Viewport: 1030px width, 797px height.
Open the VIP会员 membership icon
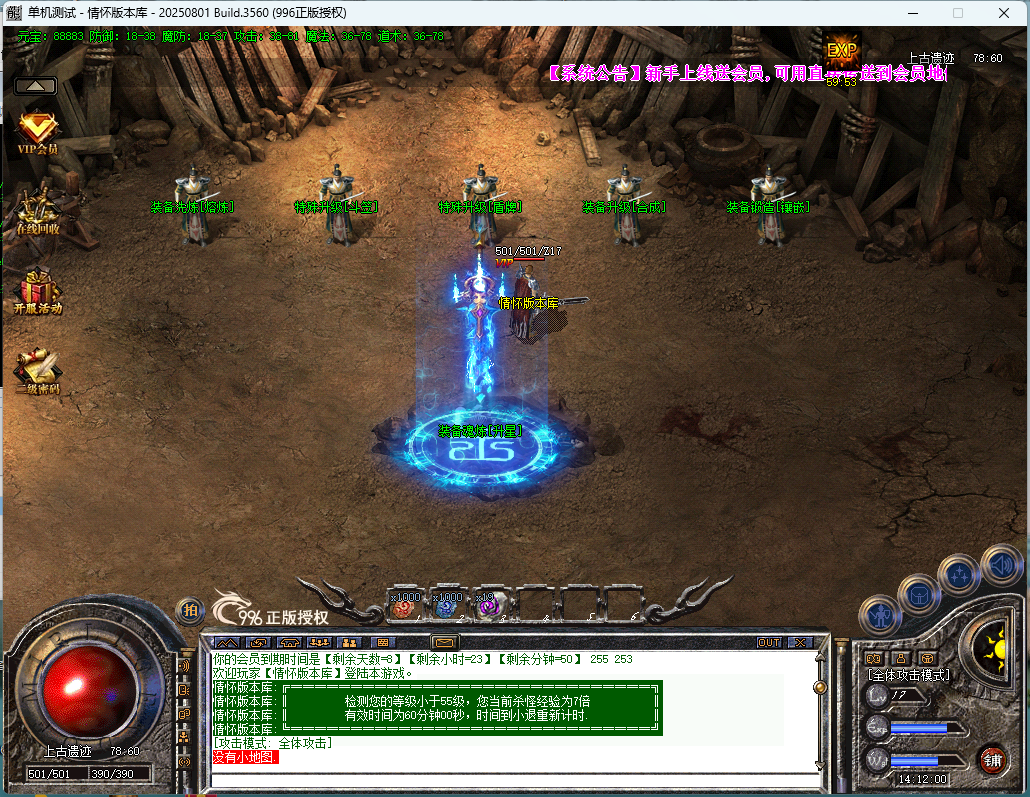point(38,132)
